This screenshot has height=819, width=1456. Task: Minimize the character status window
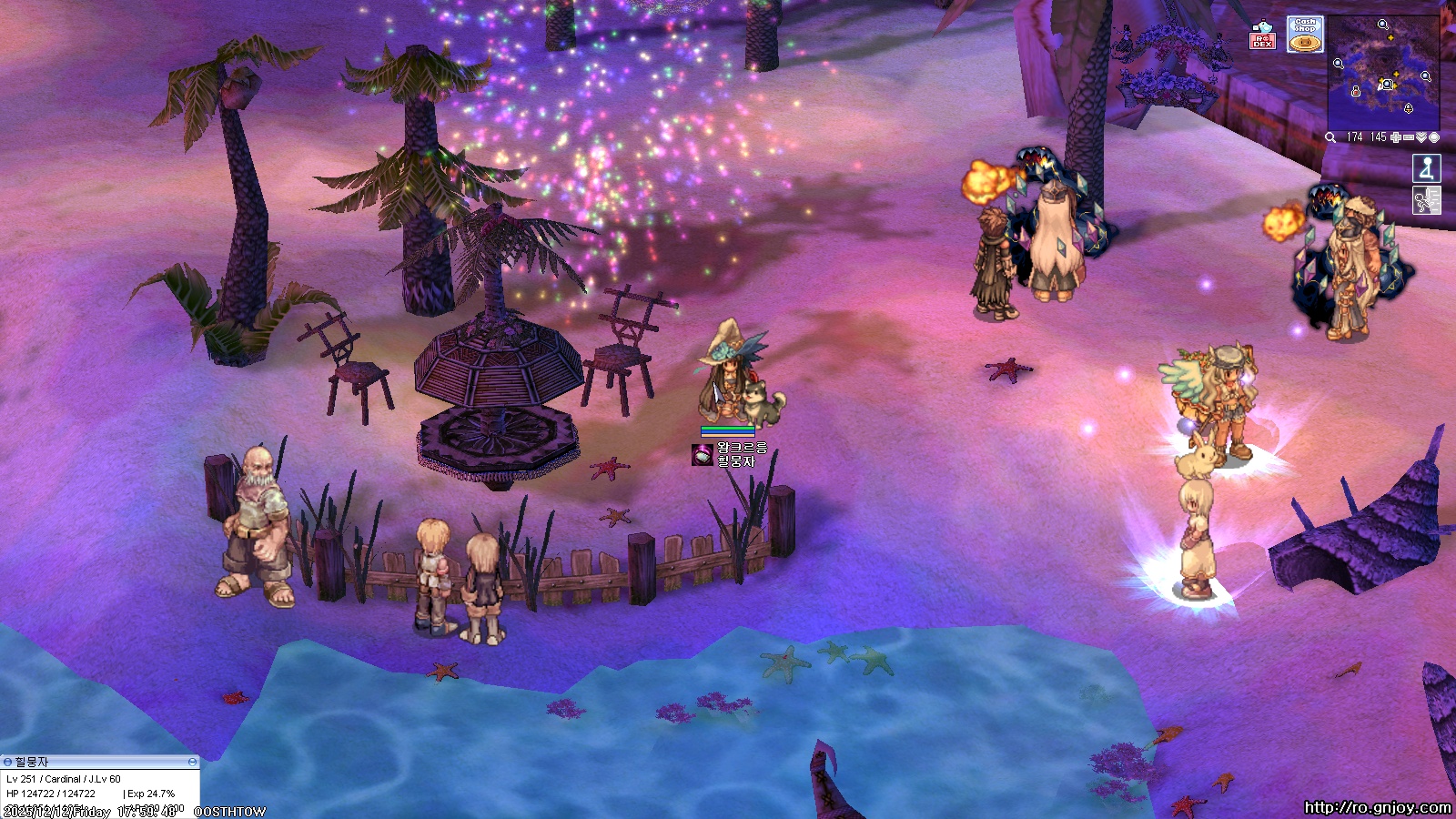click(192, 762)
